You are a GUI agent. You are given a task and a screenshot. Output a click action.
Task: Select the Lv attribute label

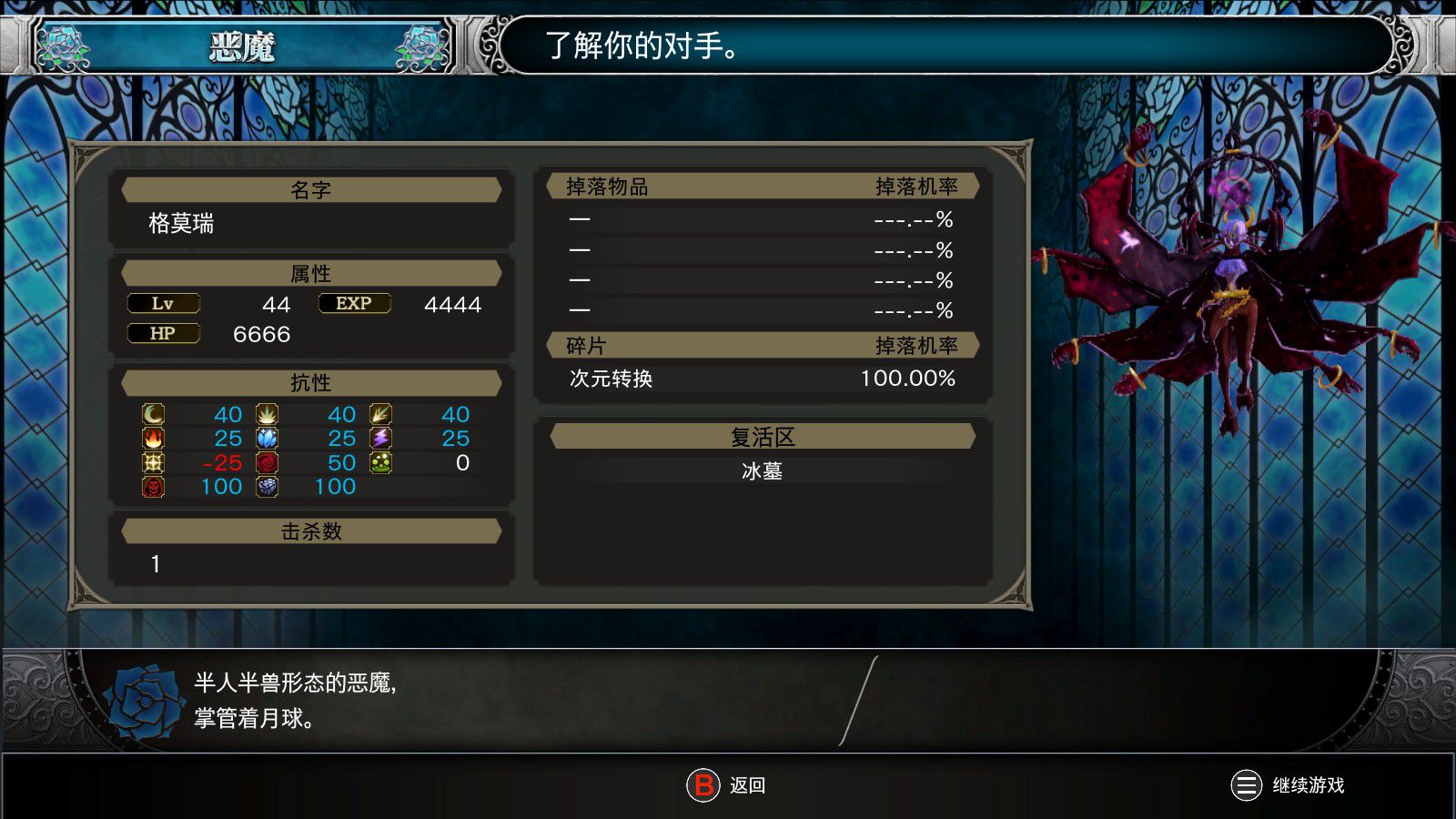164,303
